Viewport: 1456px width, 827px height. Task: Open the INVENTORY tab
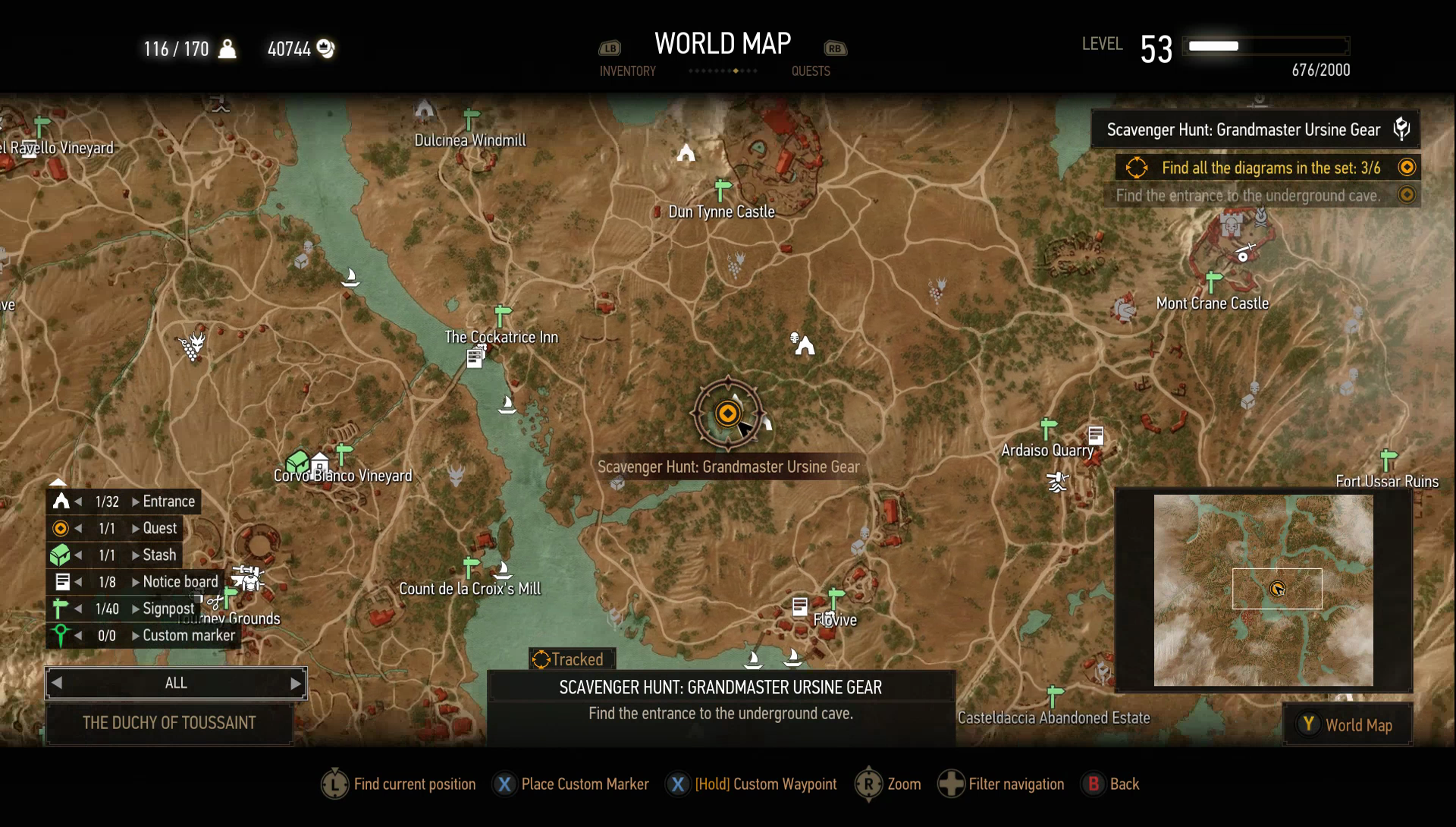[x=627, y=71]
